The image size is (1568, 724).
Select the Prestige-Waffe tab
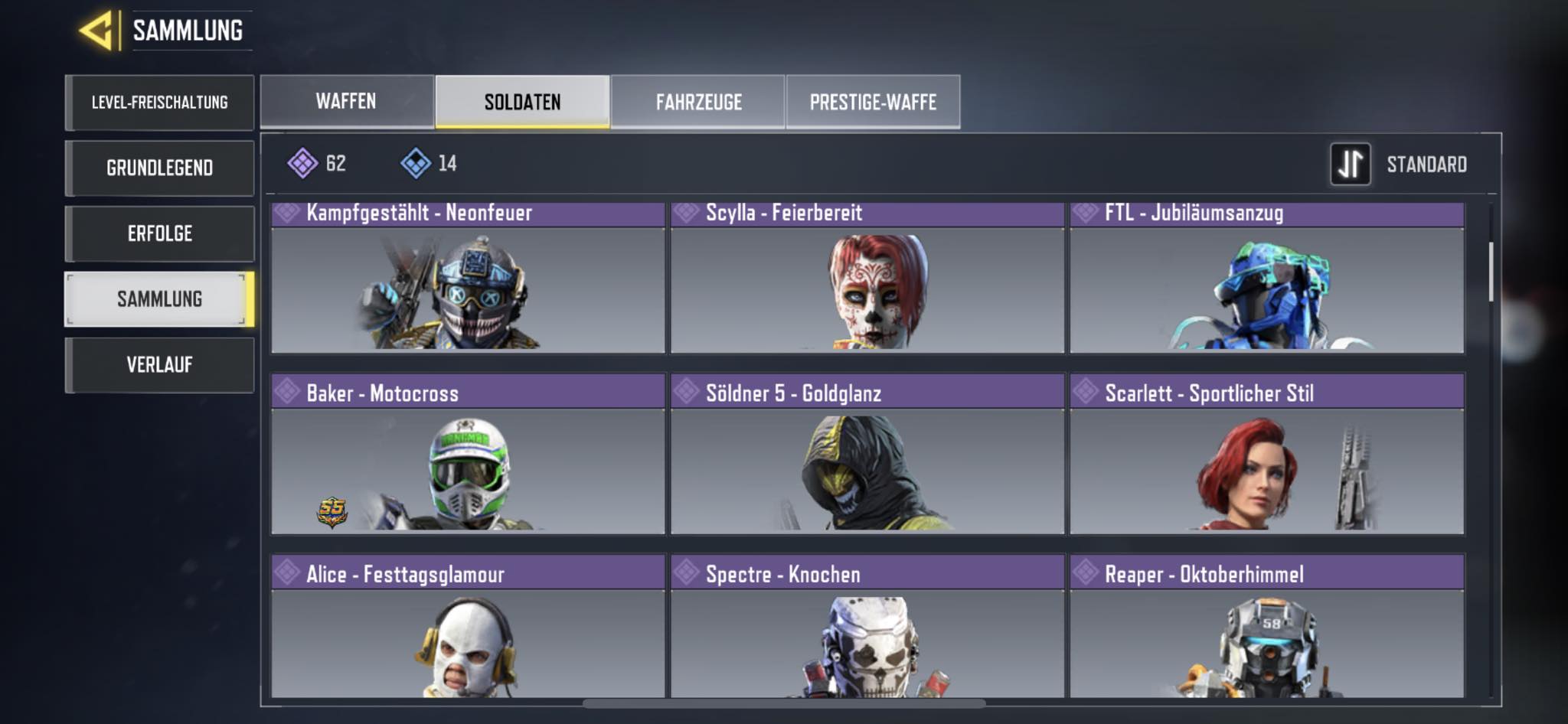click(x=874, y=100)
